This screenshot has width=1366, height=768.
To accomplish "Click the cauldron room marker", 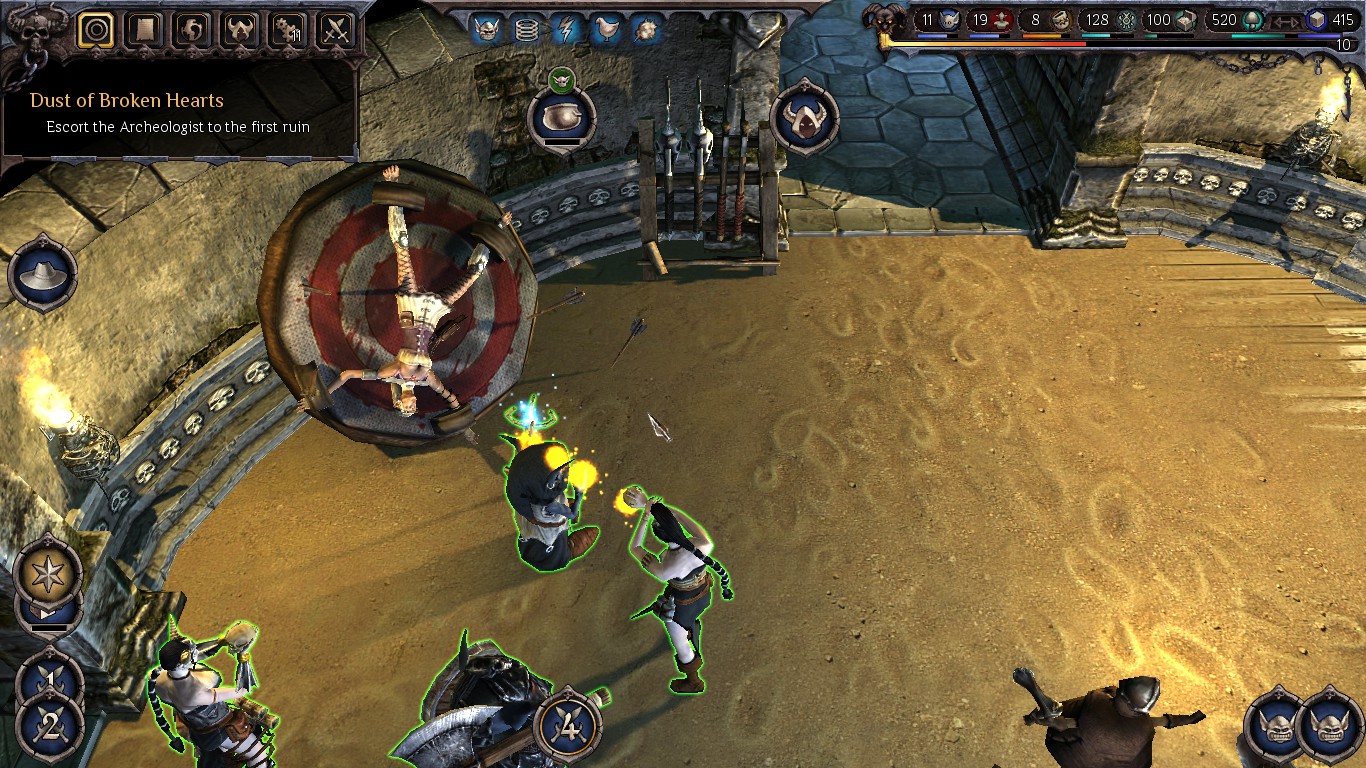I will (562, 118).
